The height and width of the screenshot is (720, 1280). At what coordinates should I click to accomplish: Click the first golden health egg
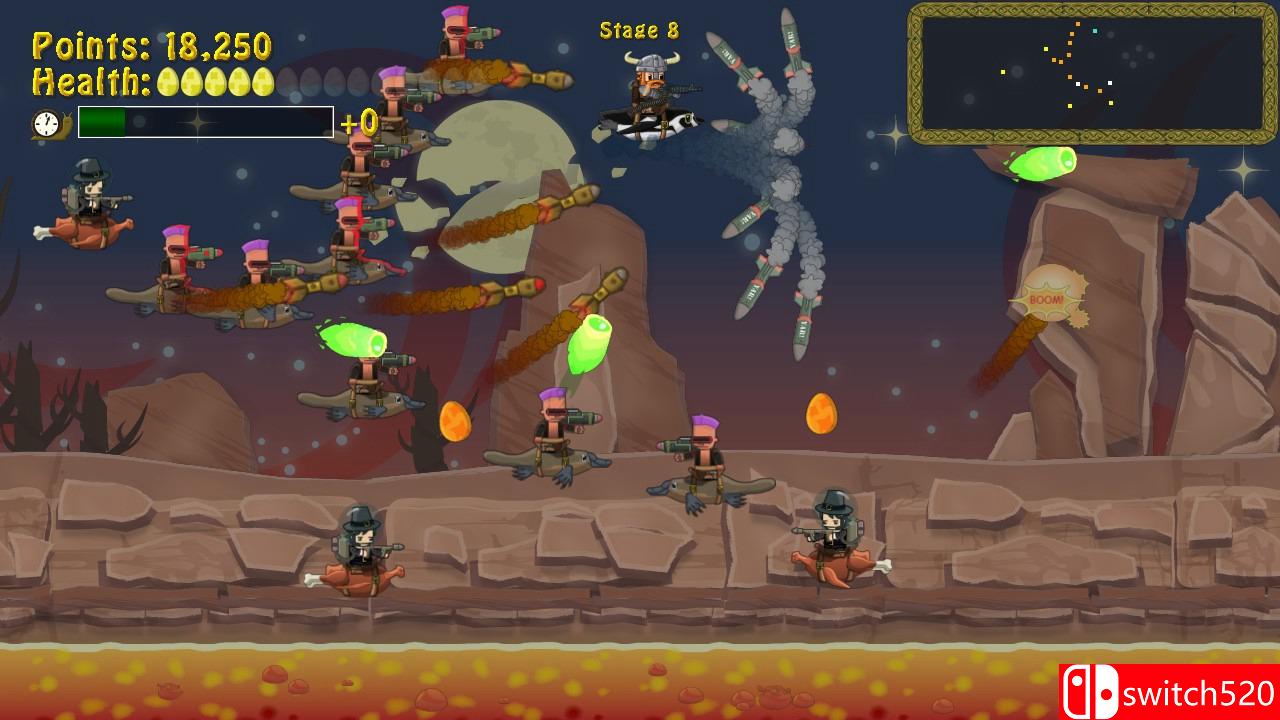pyautogui.click(x=167, y=81)
